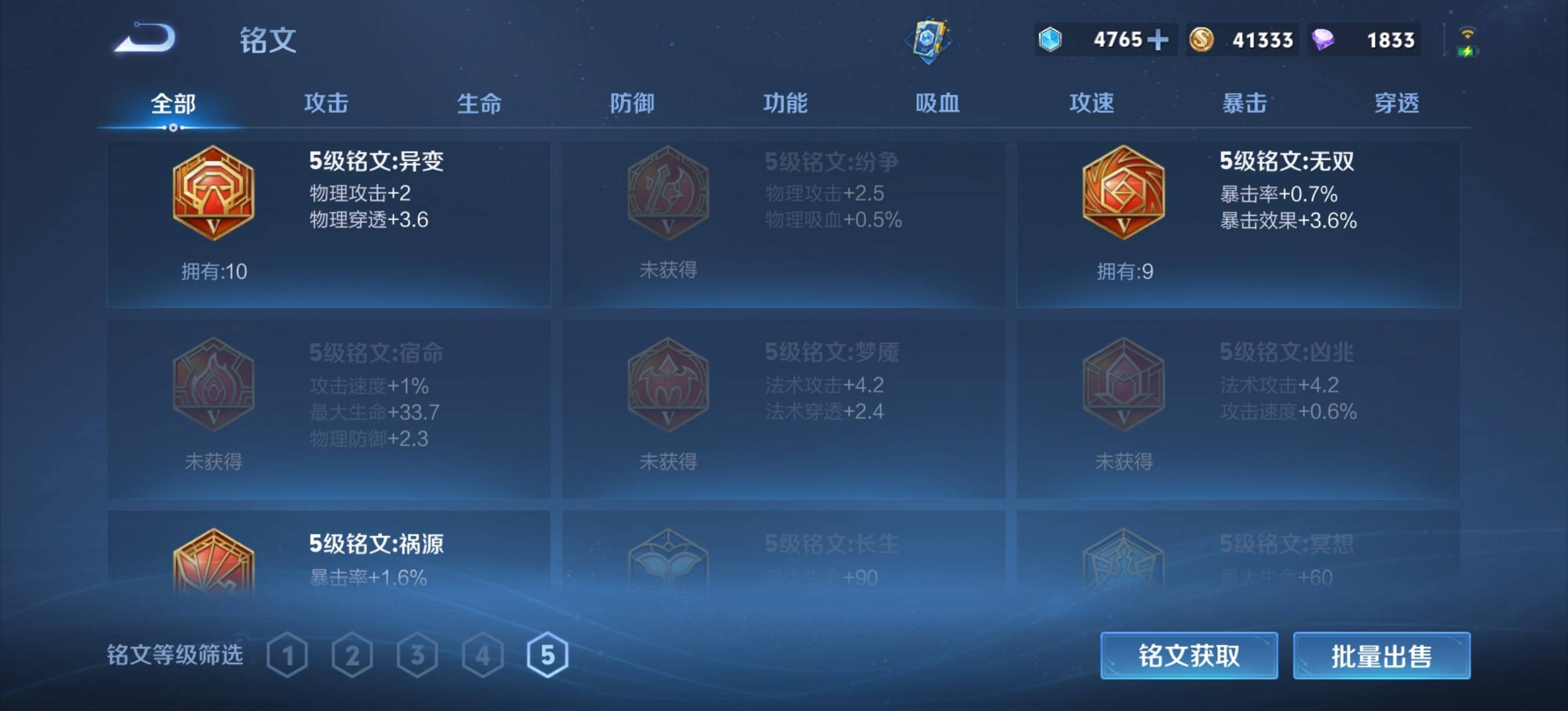Click 批量出售 to sell in bulk
The image size is (1568, 711).
click(x=1382, y=656)
